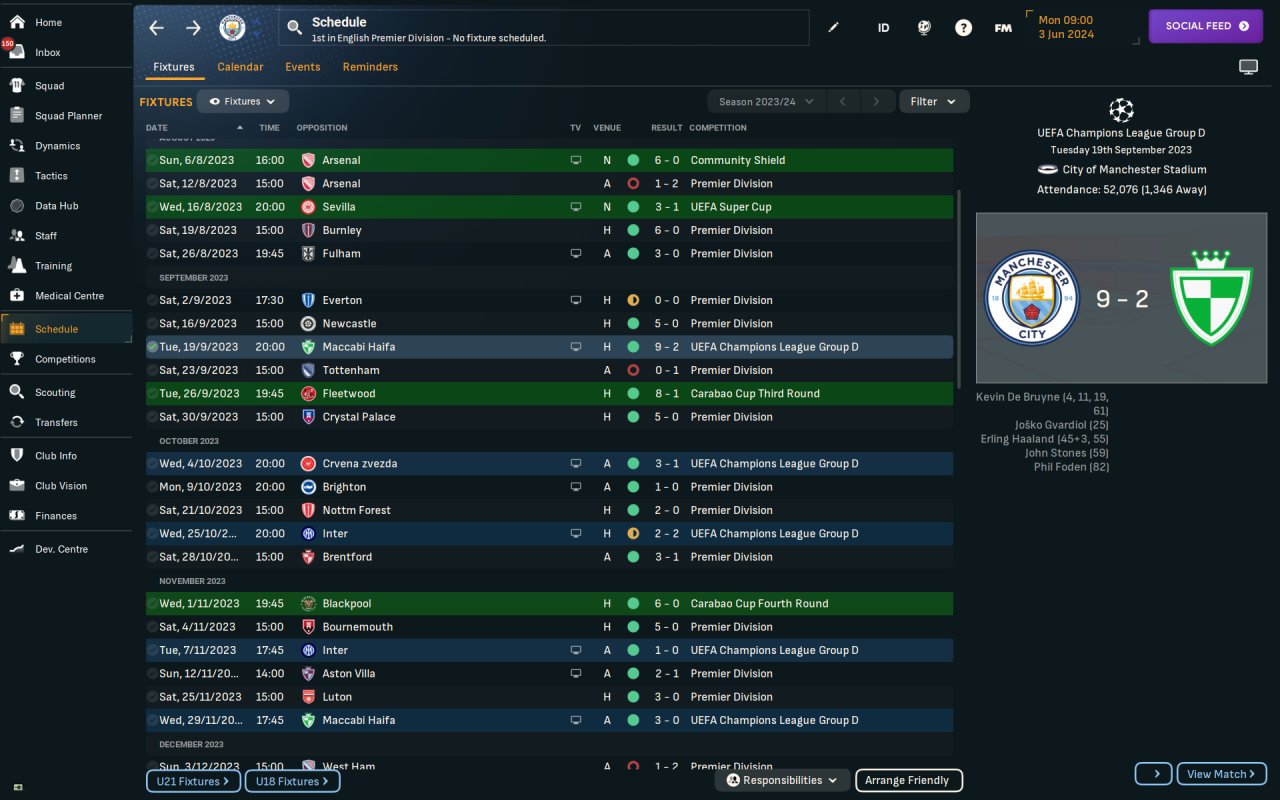Switch to the Calendar tab
This screenshot has height=800, width=1280.
pos(240,67)
